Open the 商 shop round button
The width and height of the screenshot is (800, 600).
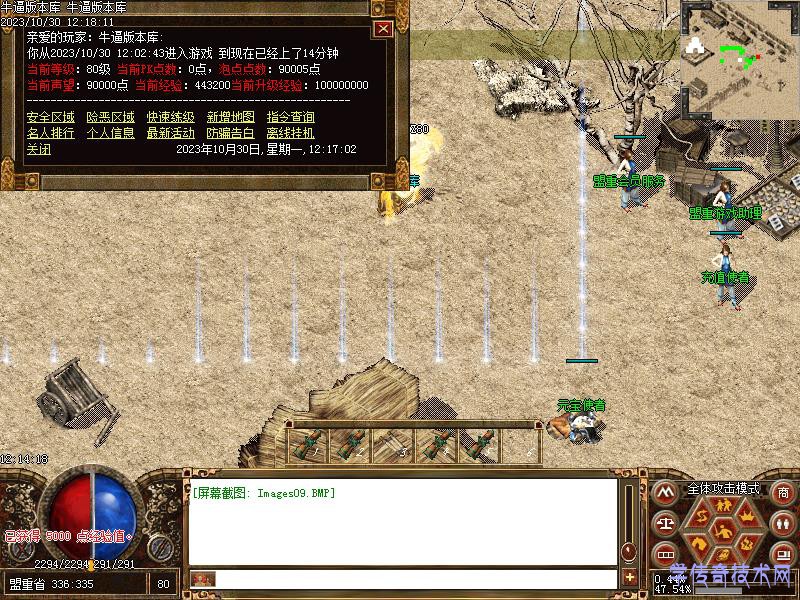783,492
